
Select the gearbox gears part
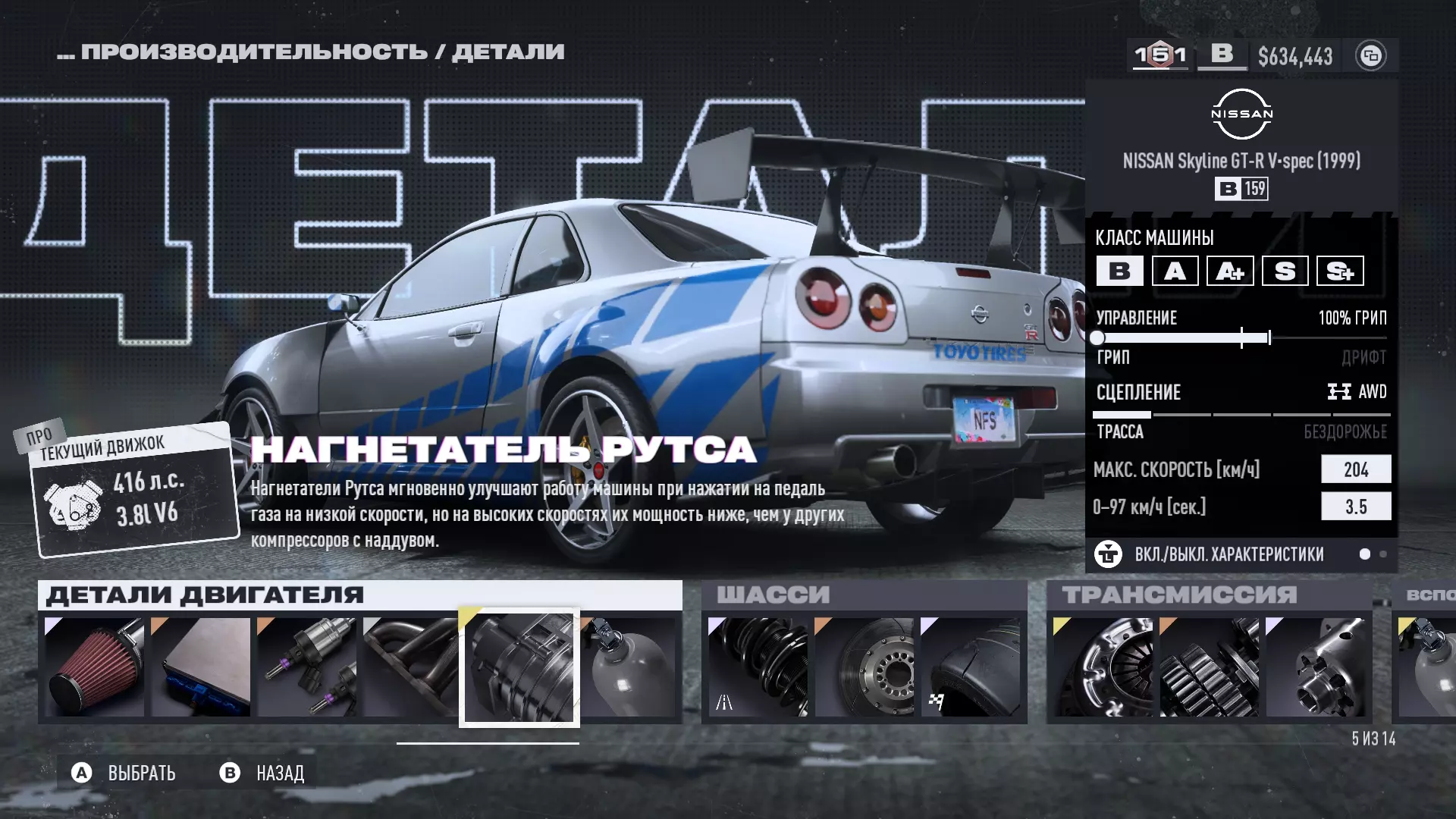coord(1210,667)
